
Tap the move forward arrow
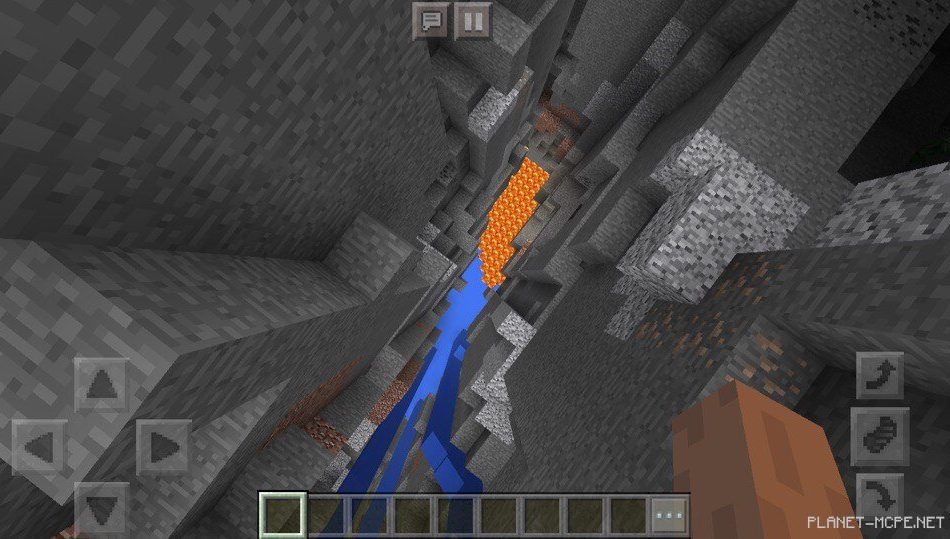coord(102,383)
